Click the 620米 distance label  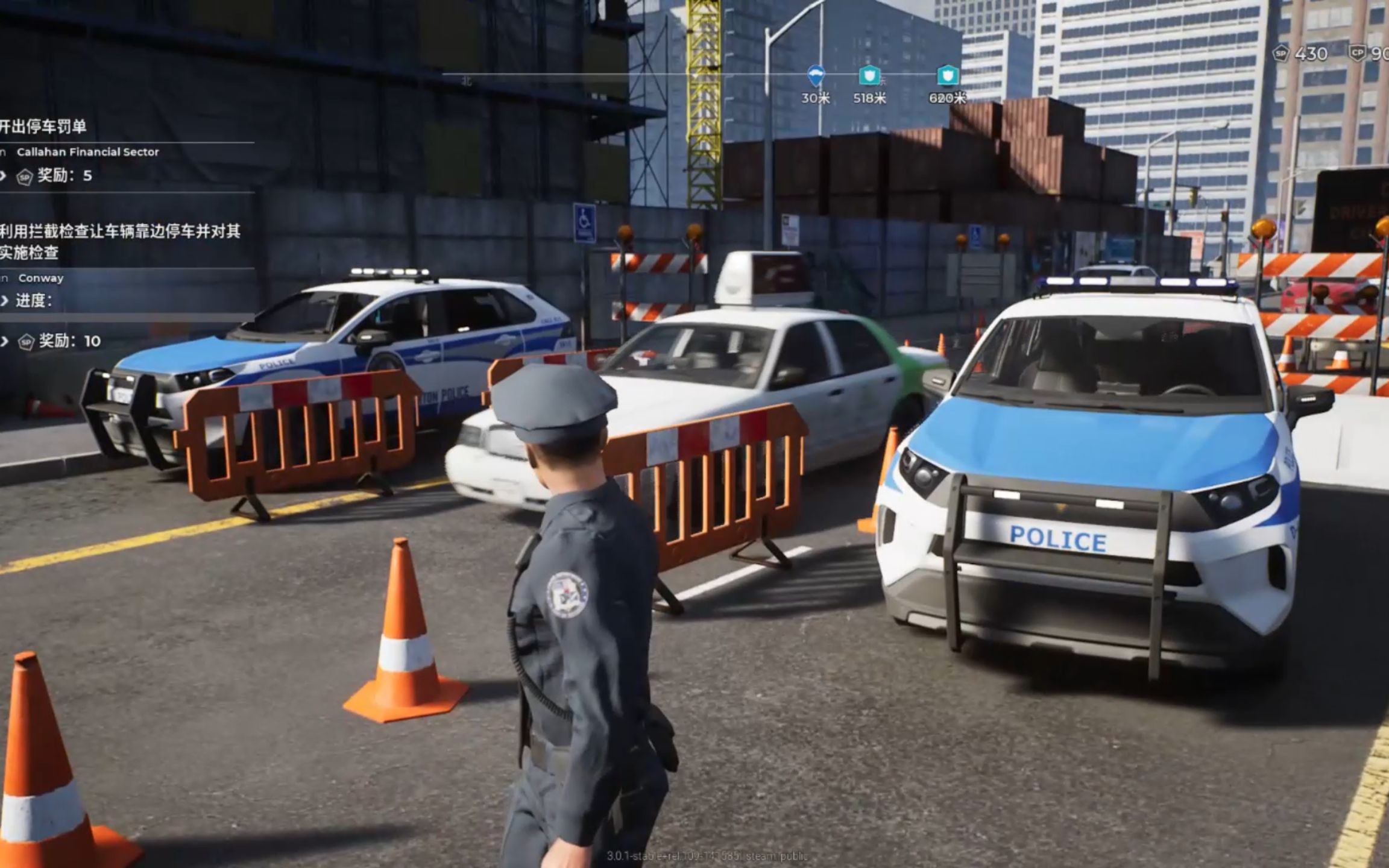pos(949,97)
